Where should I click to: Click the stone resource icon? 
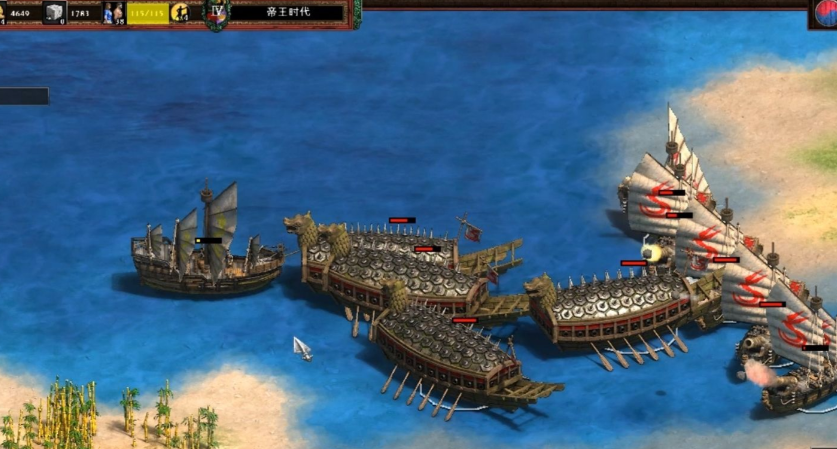(x=54, y=11)
